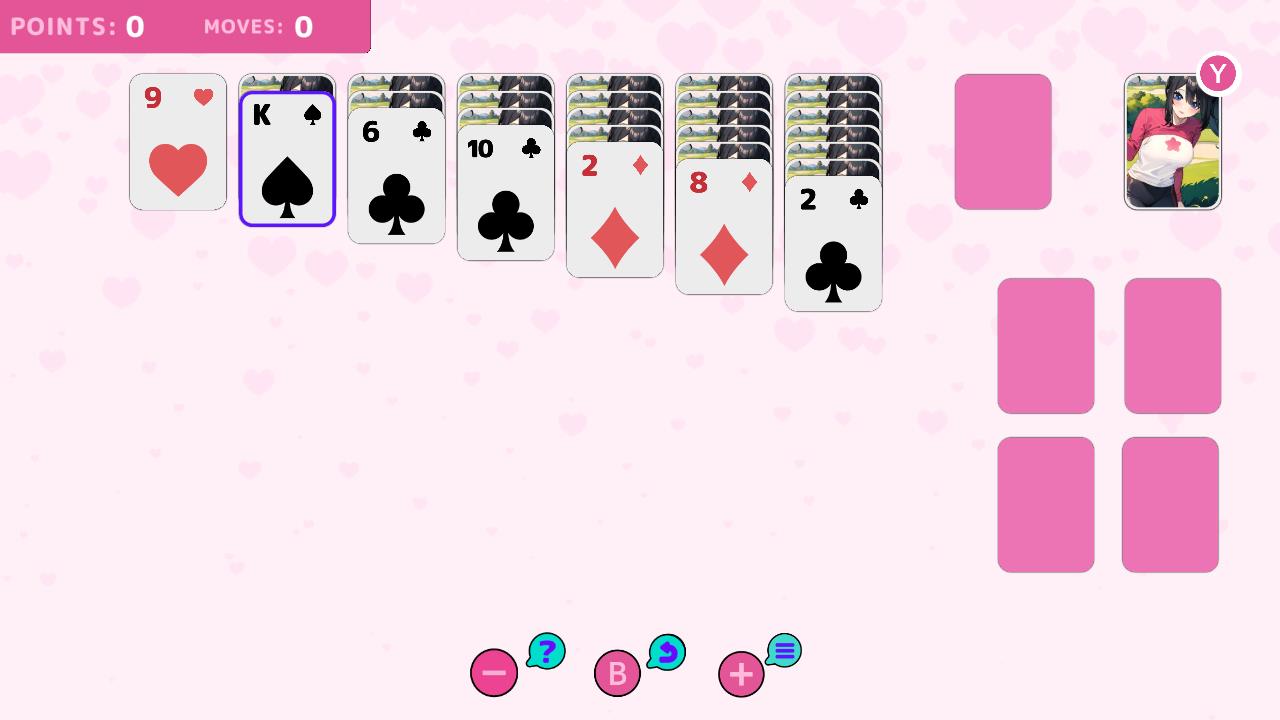Open the menu list speech bubble
1280x720 pixels.
pyautogui.click(x=784, y=650)
